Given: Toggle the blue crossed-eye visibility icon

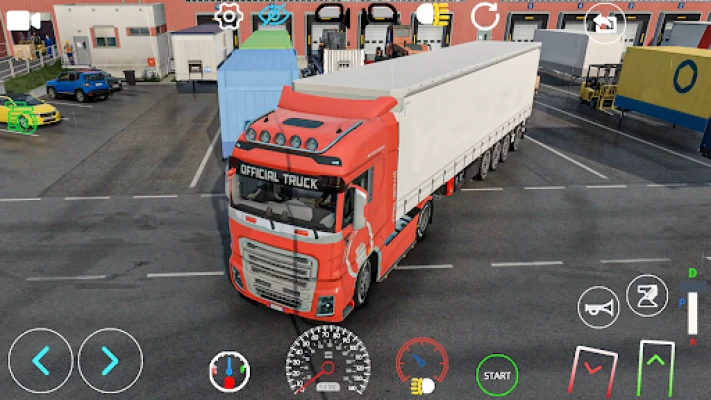Looking at the screenshot, I should click(272, 15).
